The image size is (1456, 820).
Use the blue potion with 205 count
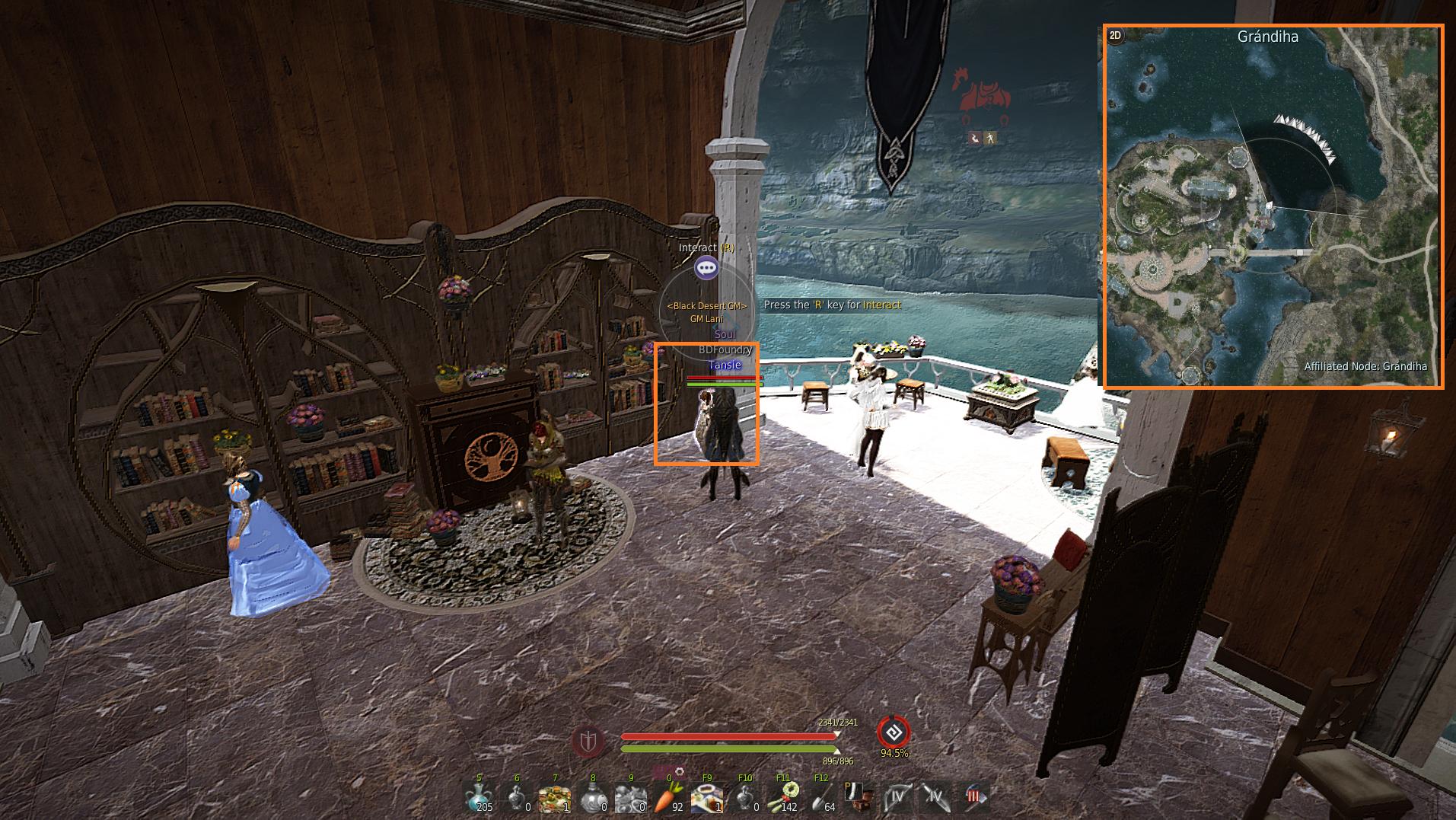point(479,797)
